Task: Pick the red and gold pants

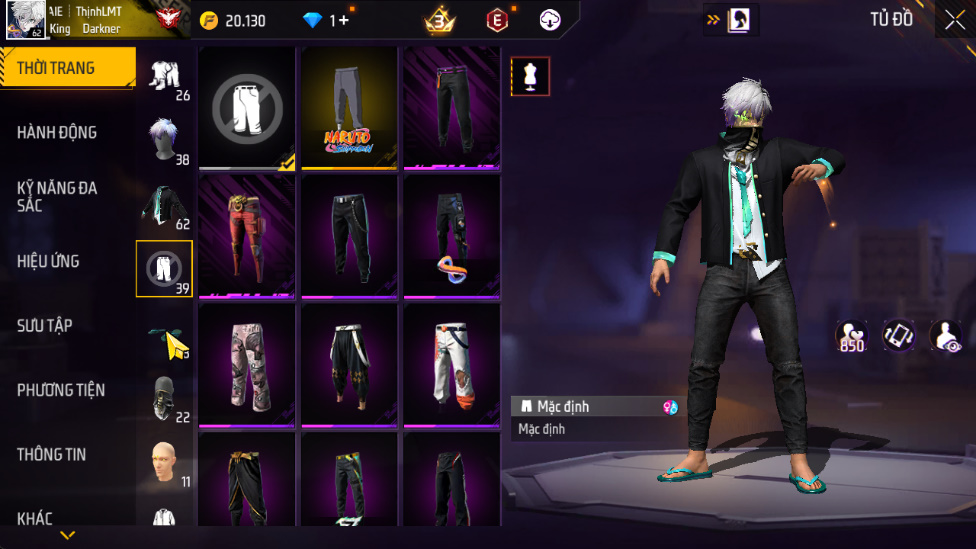Action: coord(247,236)
